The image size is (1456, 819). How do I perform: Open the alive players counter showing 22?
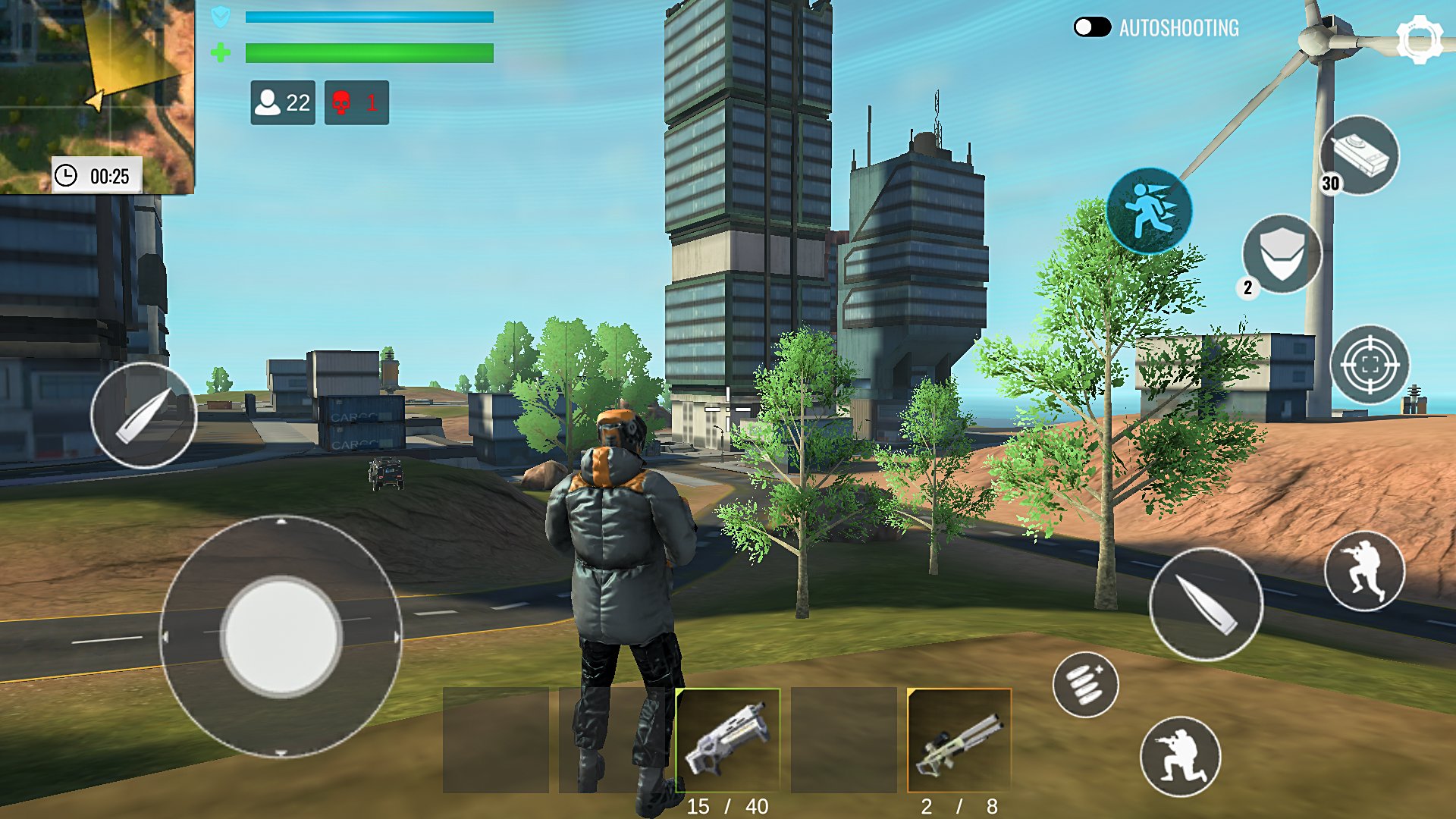(x=284, y=102)
